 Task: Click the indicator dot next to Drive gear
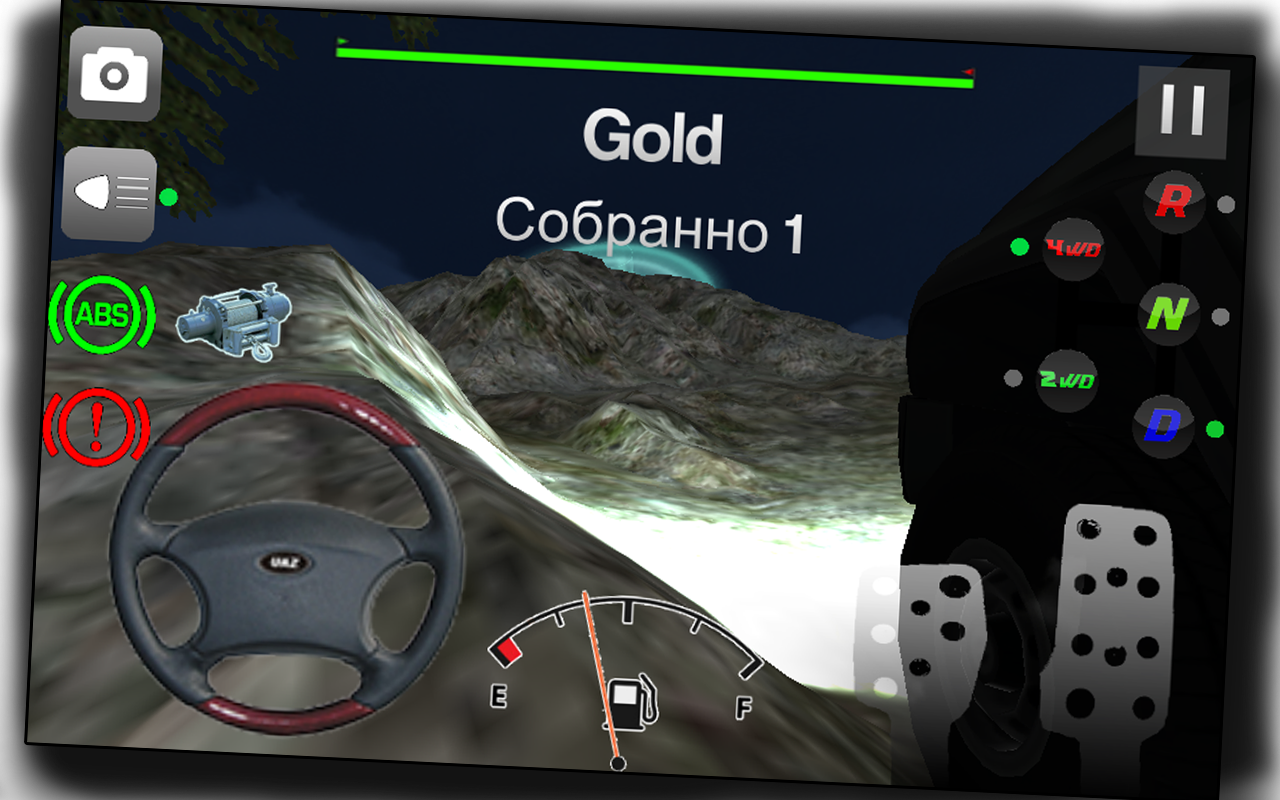(1213, 428)
